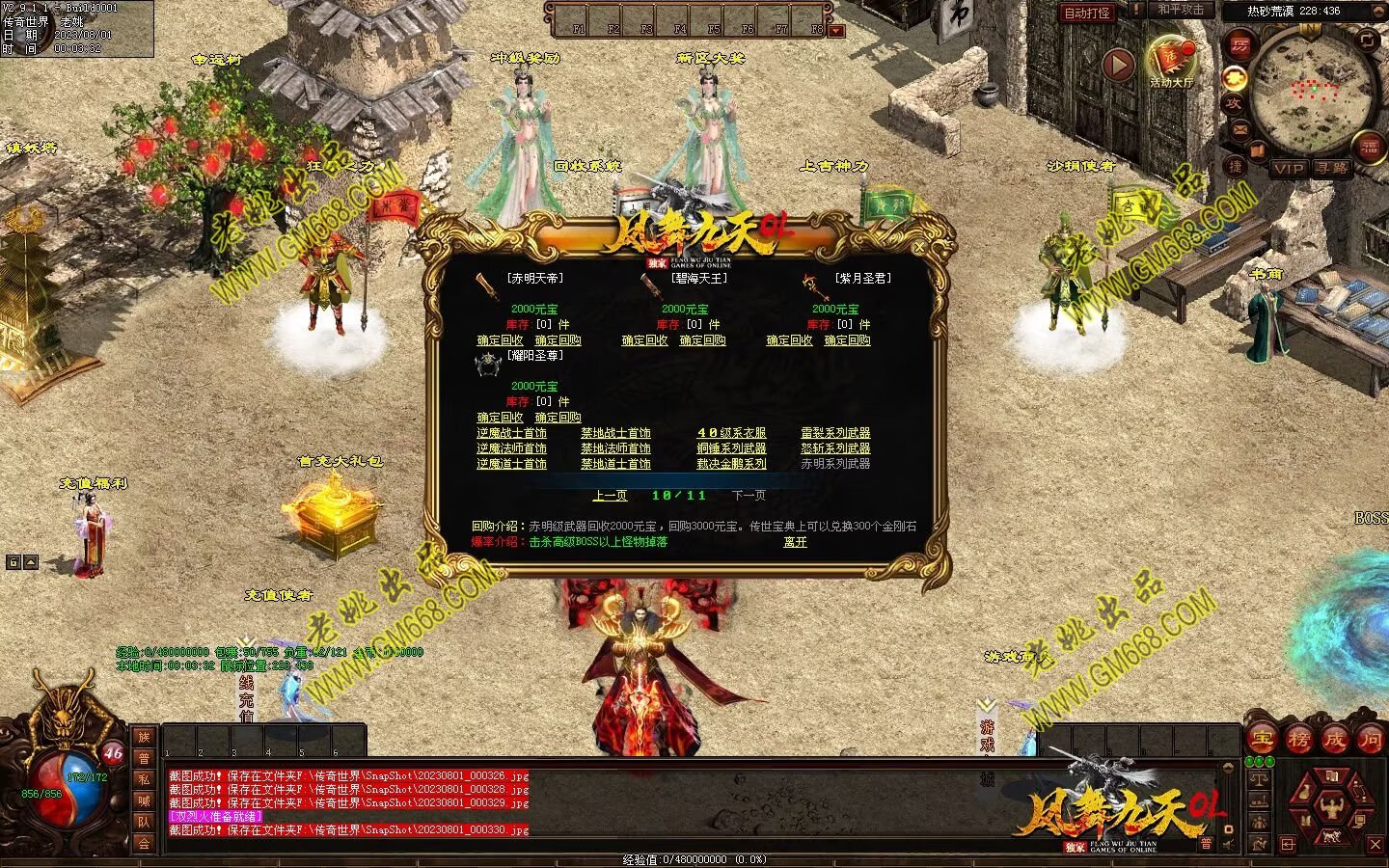Switch the 和平攻击 attack mode
The width and height of the screenshot is (1389, 868).
pyautogui.click(x=1180, y=10)
